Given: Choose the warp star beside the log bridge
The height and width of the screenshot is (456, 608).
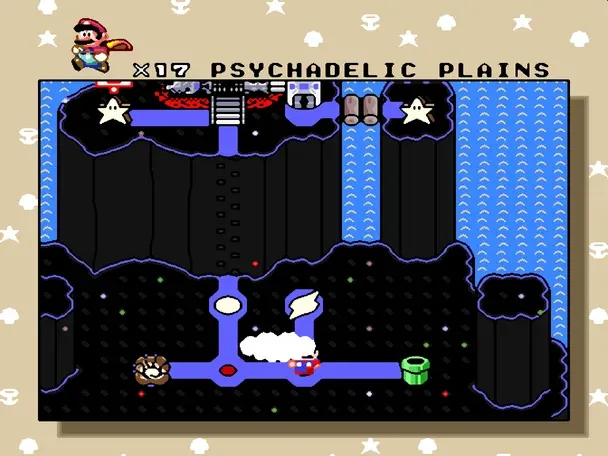Looking at the screenshot, I should pos(415,110).
